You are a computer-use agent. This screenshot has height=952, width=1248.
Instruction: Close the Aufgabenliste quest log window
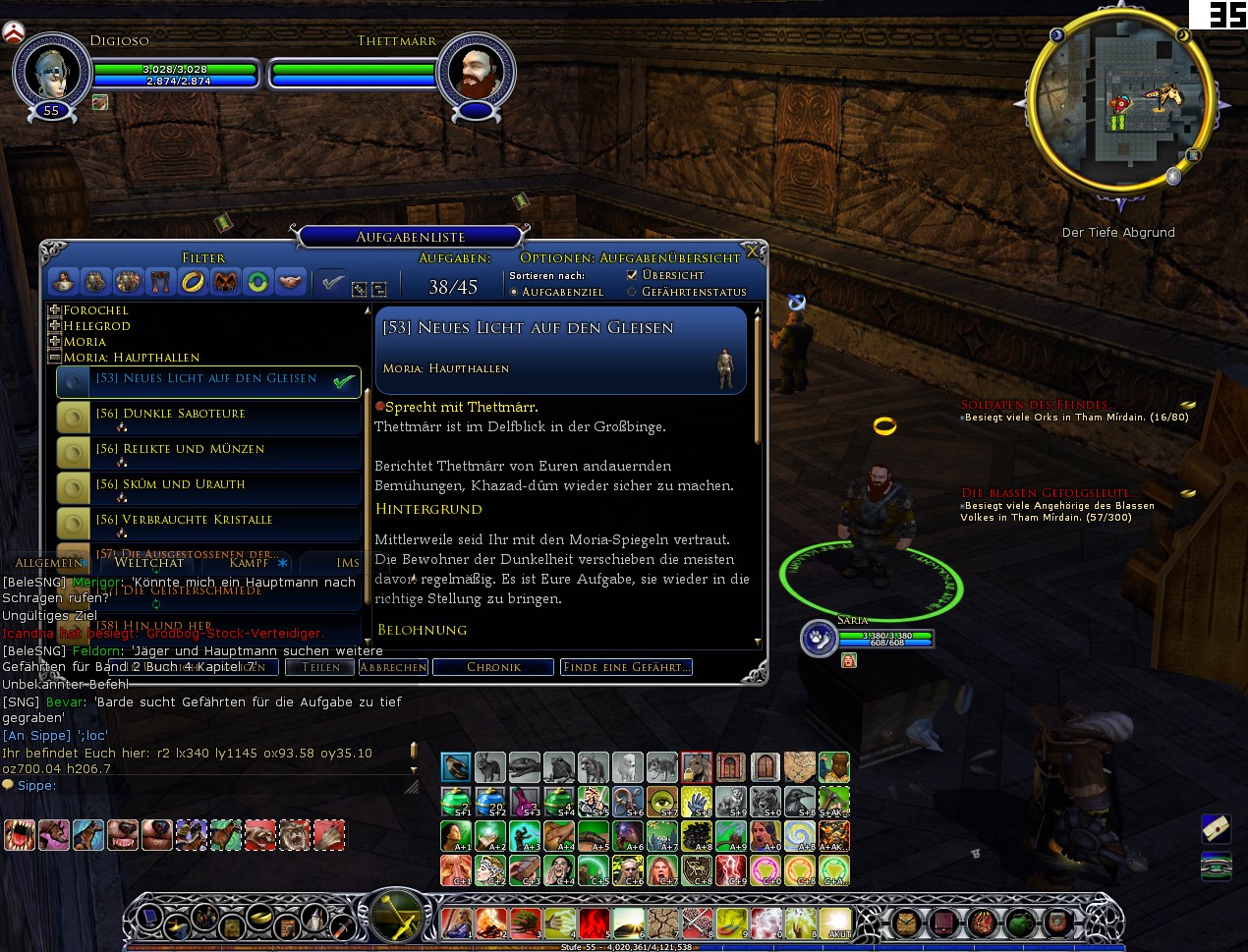coord(753,252)
